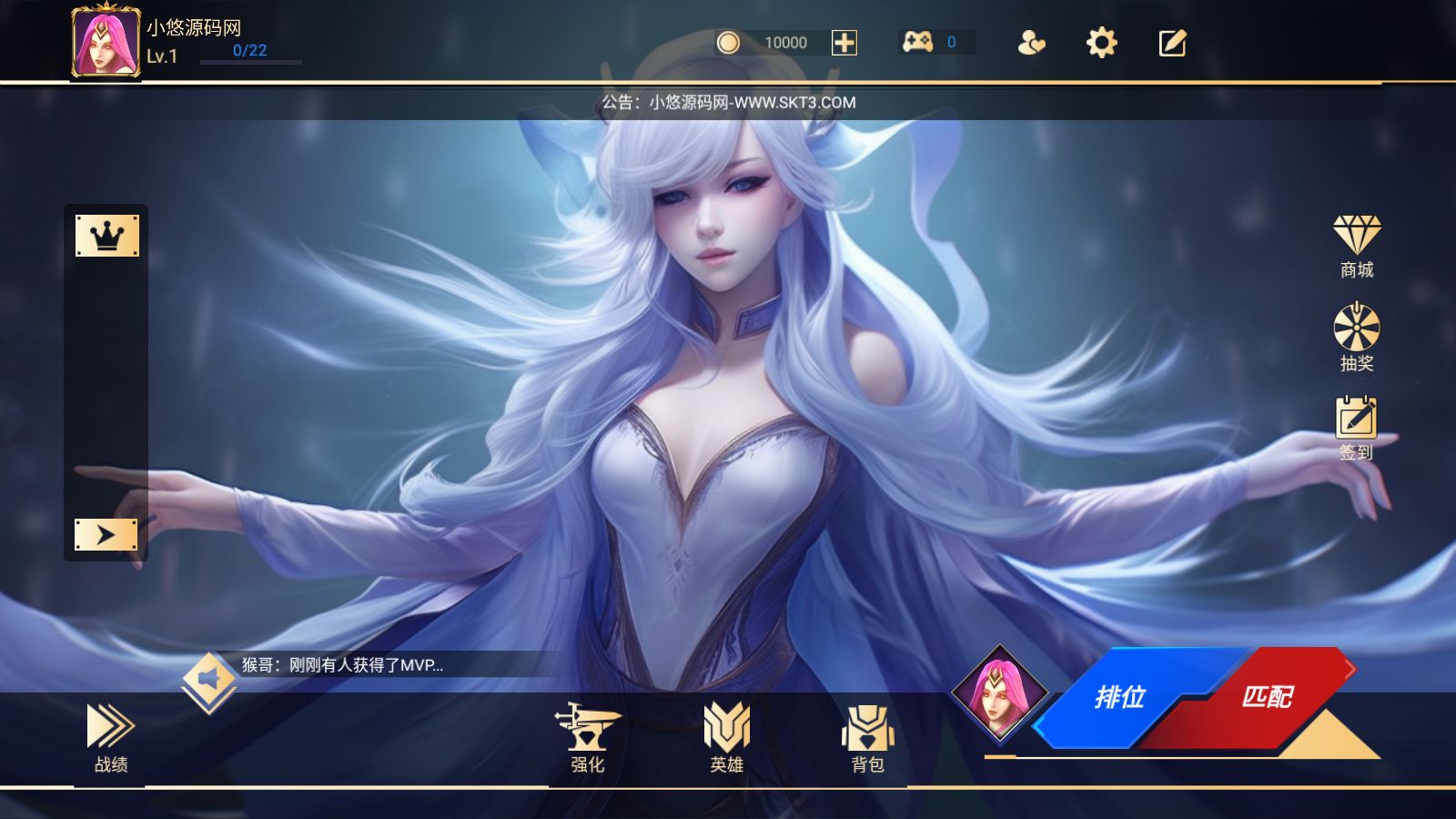Viewport: 1456px width, 819px height.
Task: Start a 排位 ranked match
Action: tap(1120, 699)
